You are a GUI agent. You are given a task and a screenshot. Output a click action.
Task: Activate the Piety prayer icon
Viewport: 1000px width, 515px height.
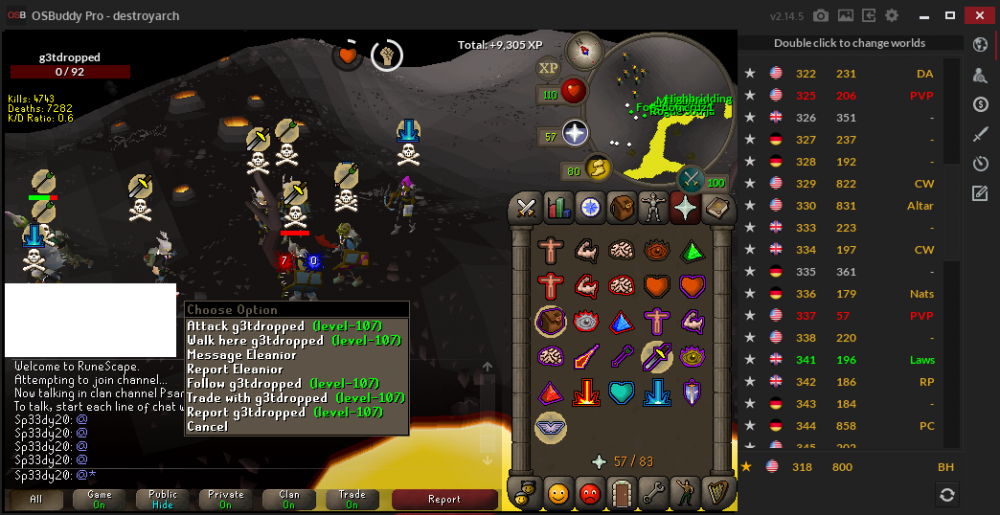549,425
